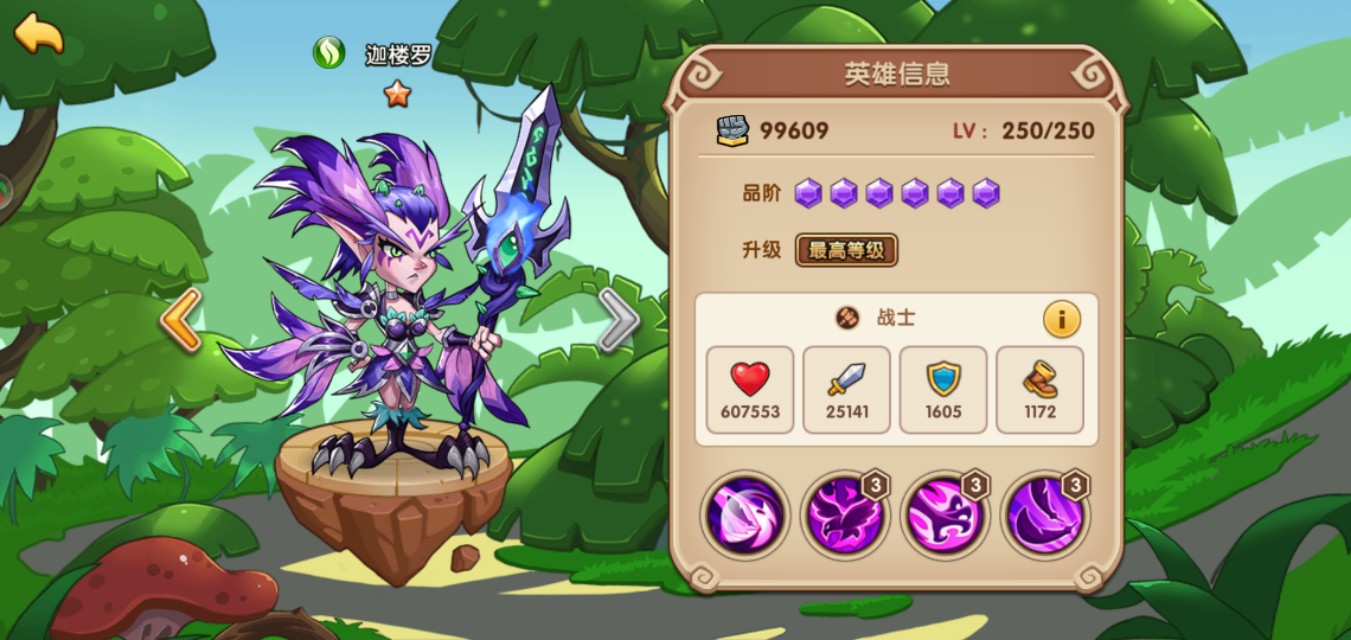Select the blue shield armor stat tile

tap(943, 389)
